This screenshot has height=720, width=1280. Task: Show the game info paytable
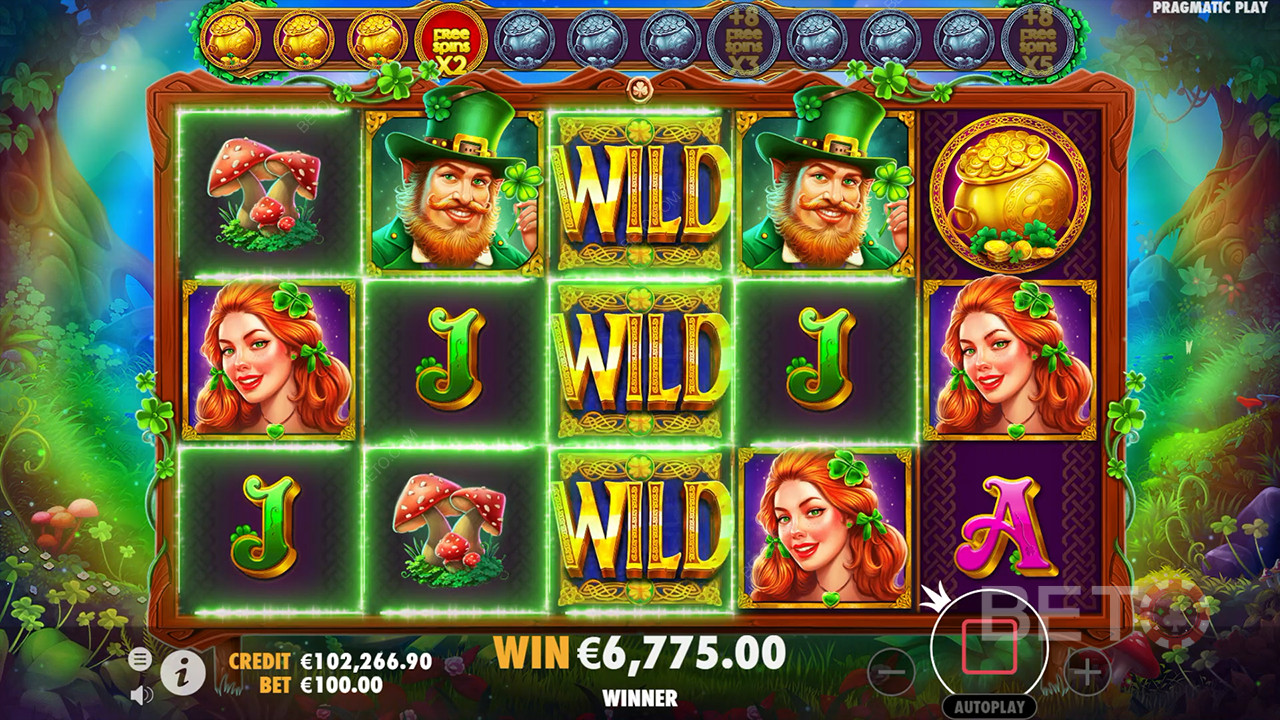point(183,673)
